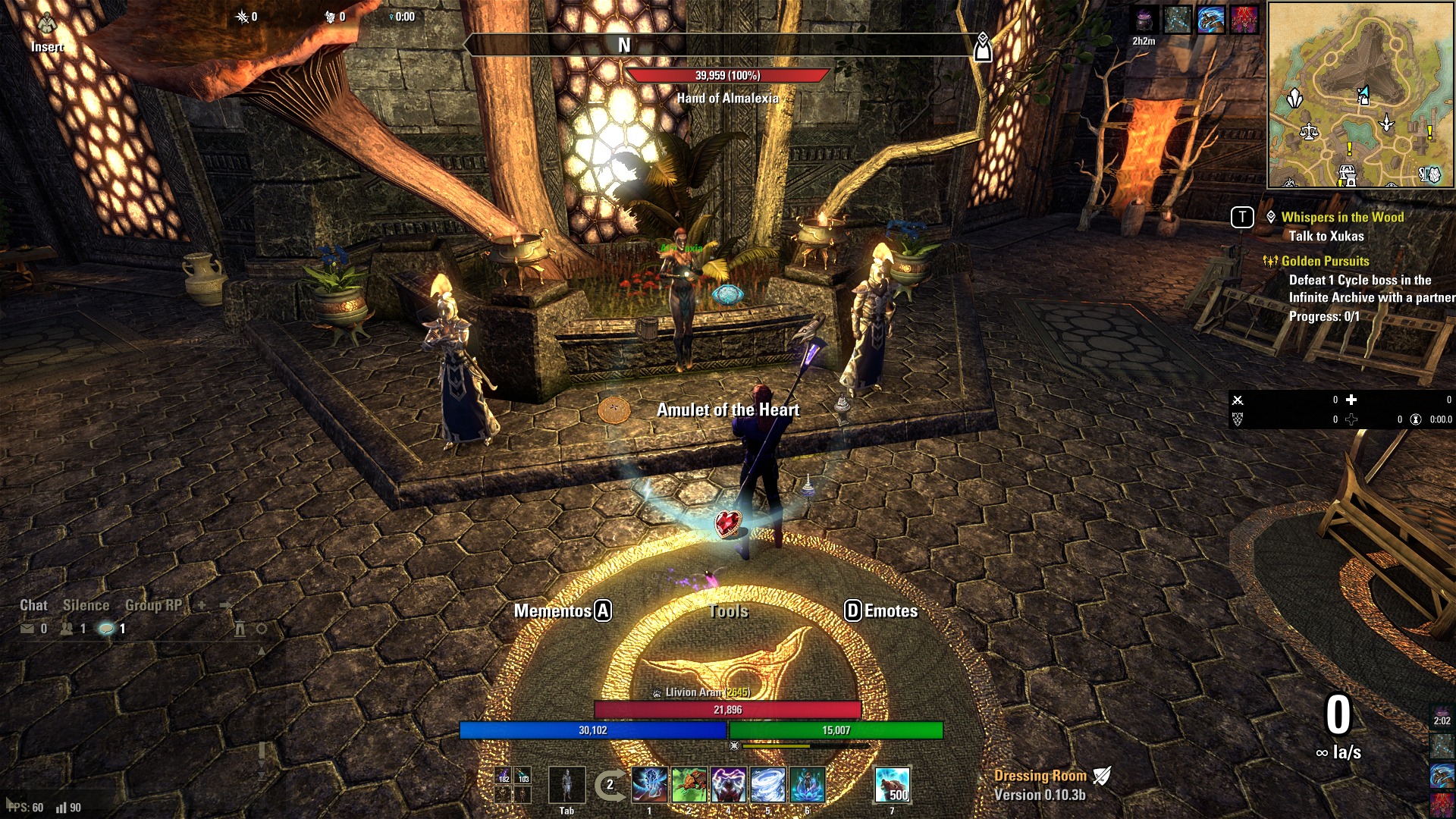Screen dimensions: 1456x819
Task: Select Whispers in the Wood quest tracker
Action: [1342, 217]
